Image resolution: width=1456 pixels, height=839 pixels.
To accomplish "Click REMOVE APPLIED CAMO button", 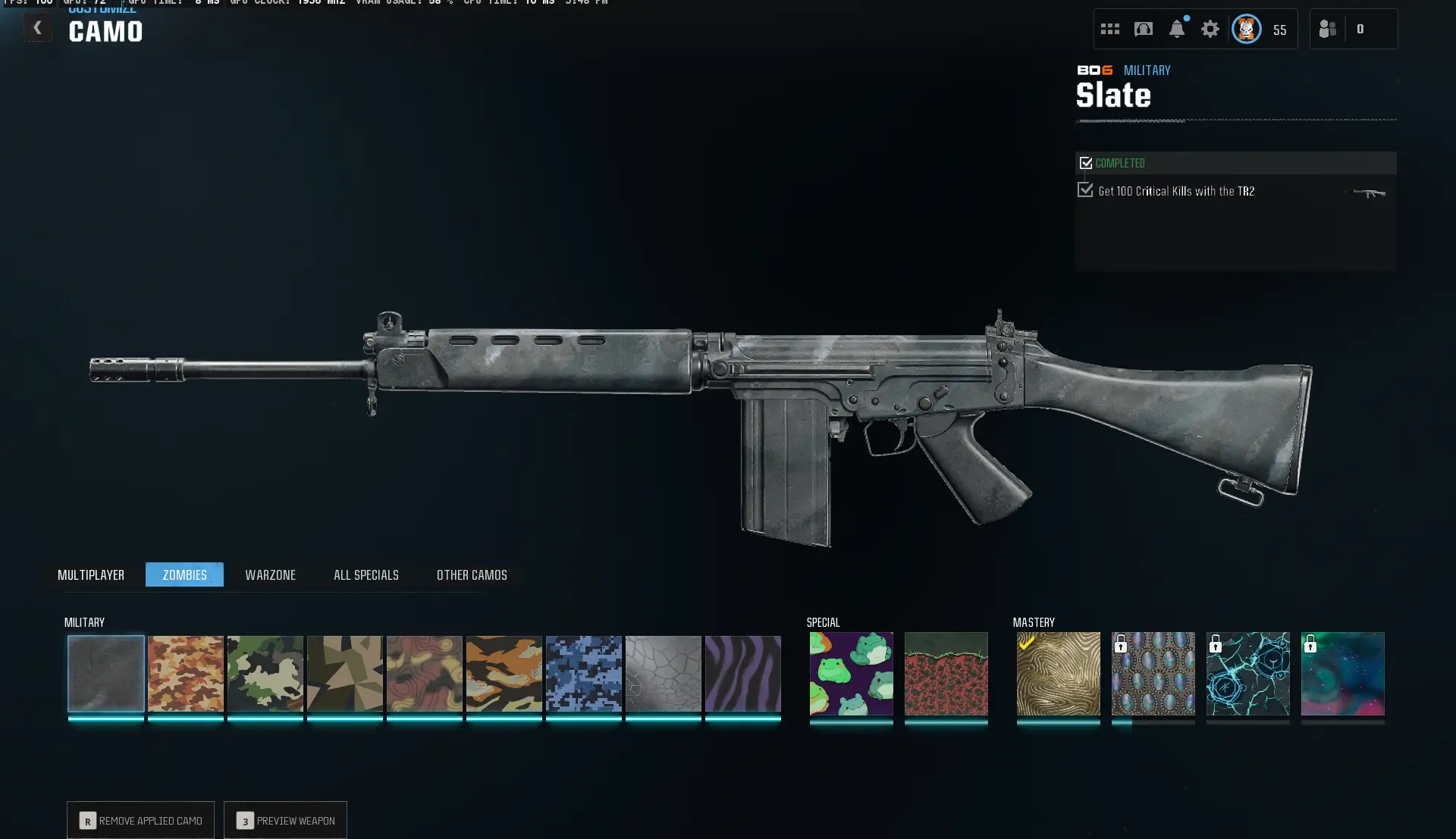I will click(x=140, y=820).
